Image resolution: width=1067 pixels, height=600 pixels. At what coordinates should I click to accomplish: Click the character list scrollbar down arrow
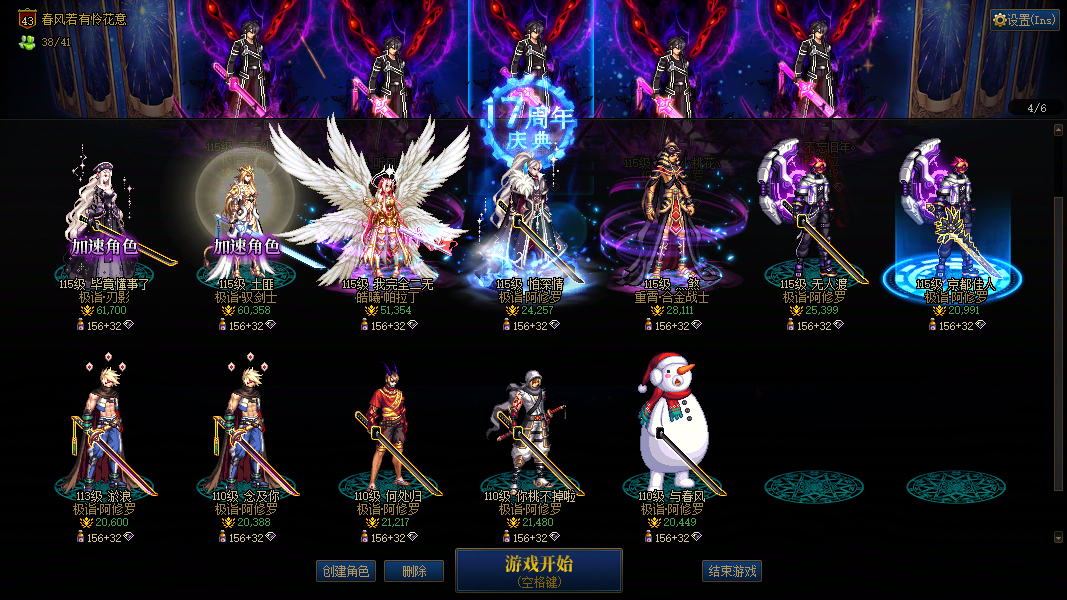coord(1058,537)
